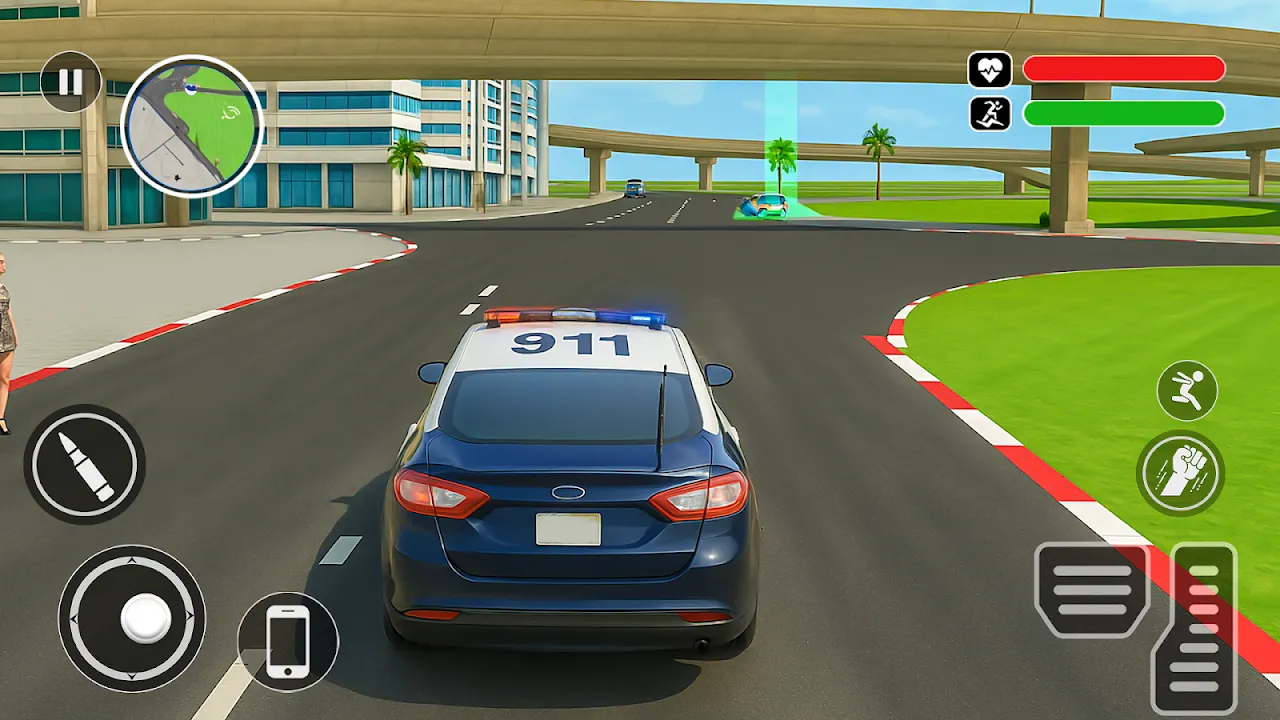Tap the health heart icon
This screenshot has height=720, width=1280.
(988, 66)
